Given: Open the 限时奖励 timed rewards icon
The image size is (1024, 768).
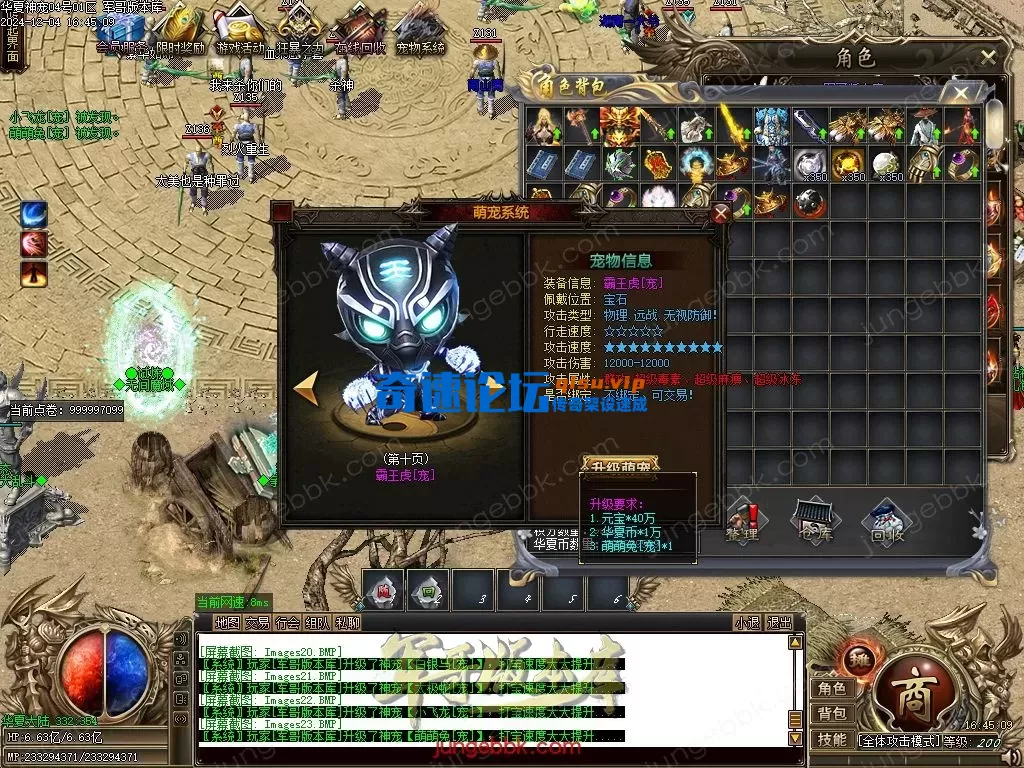Looking at the screenshot, I should [181, 30].
